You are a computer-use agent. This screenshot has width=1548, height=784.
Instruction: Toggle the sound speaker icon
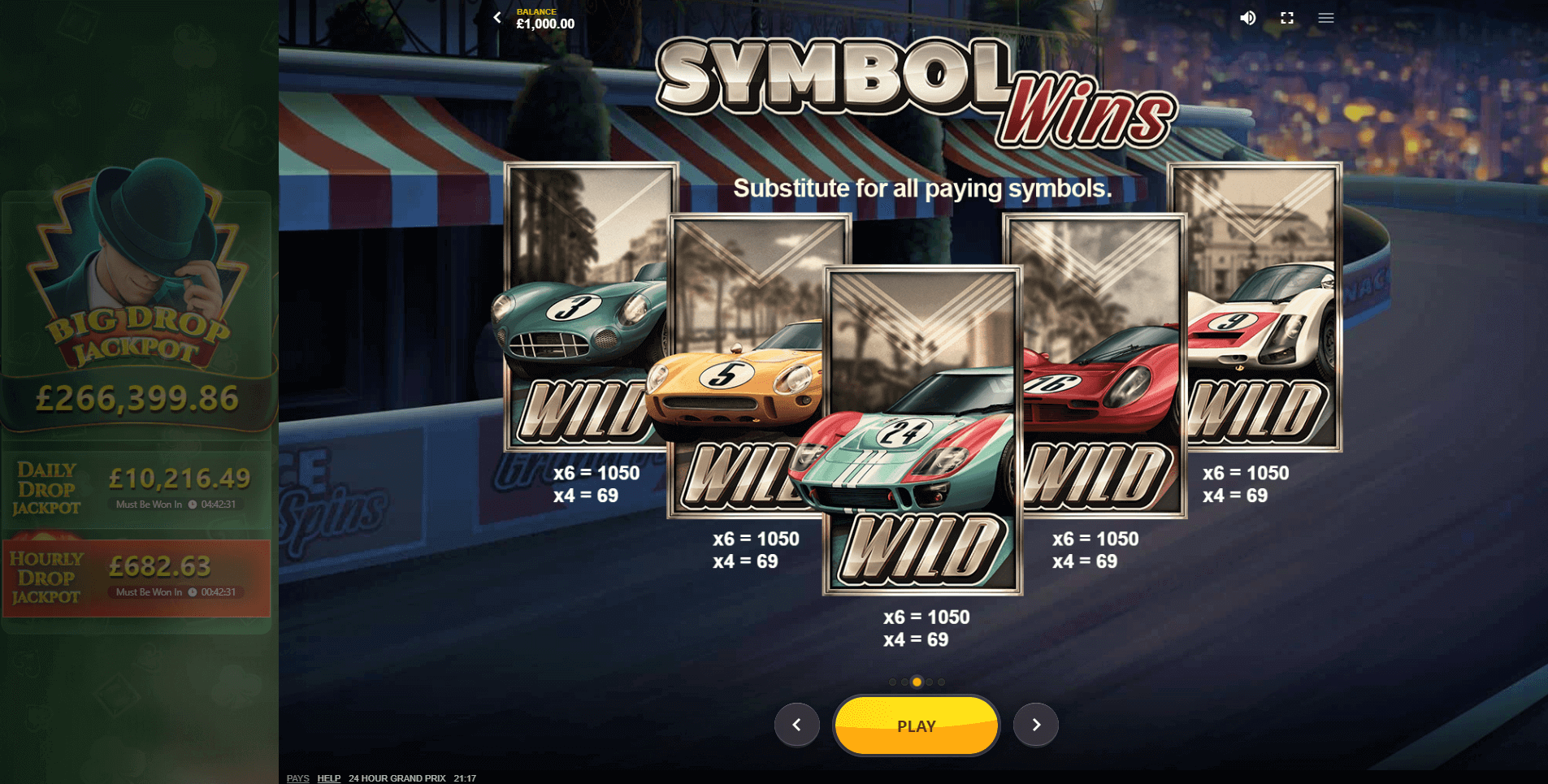click(1247, 18)
